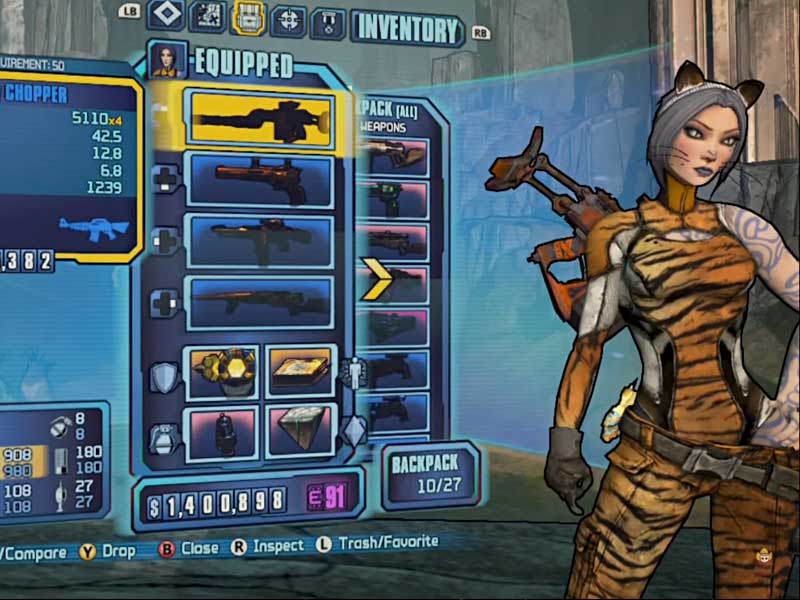800x600 pixels.
Task: Select the highlighted Chopper weapon slot
Action: tap(263, 120)
